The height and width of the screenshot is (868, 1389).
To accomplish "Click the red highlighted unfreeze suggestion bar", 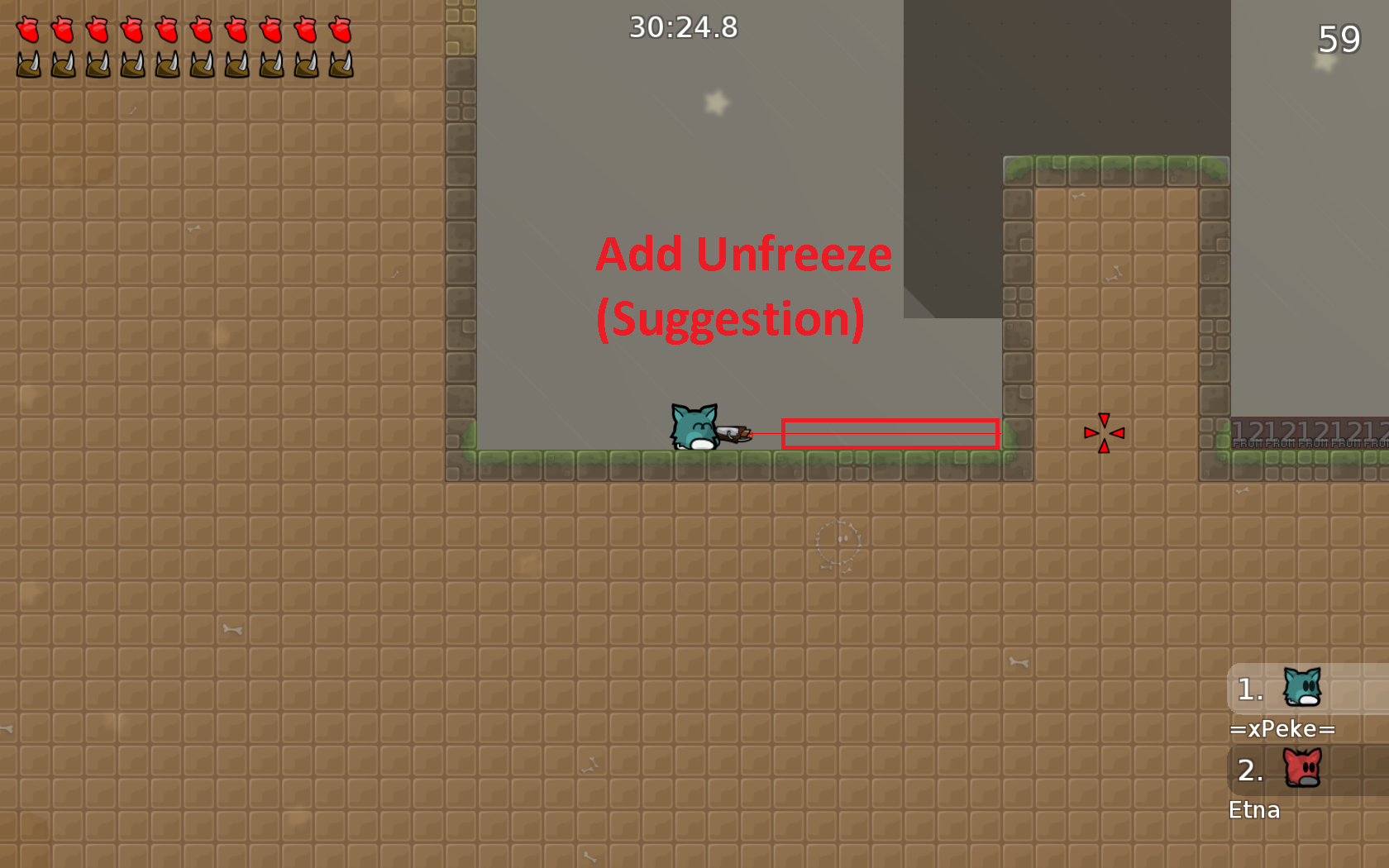I will (890, 432).
